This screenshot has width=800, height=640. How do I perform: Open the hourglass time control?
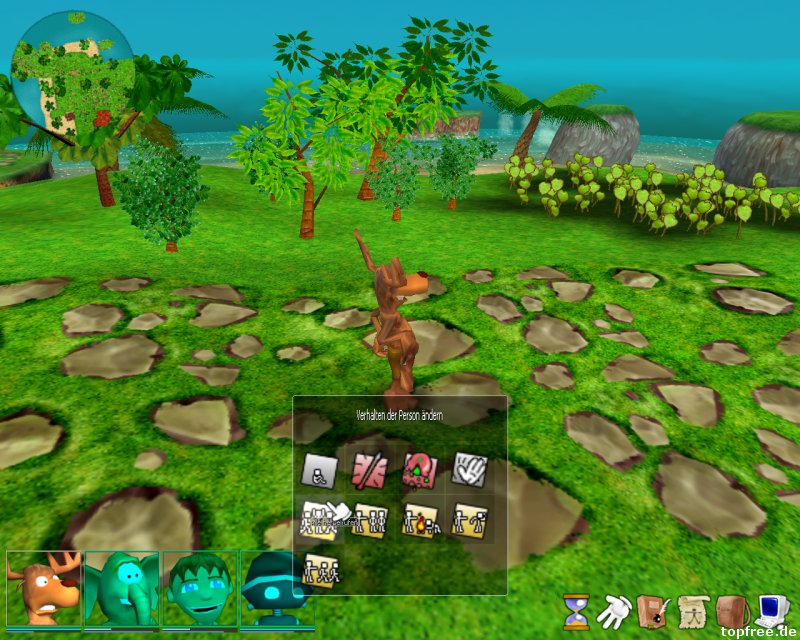pos(575,611)
